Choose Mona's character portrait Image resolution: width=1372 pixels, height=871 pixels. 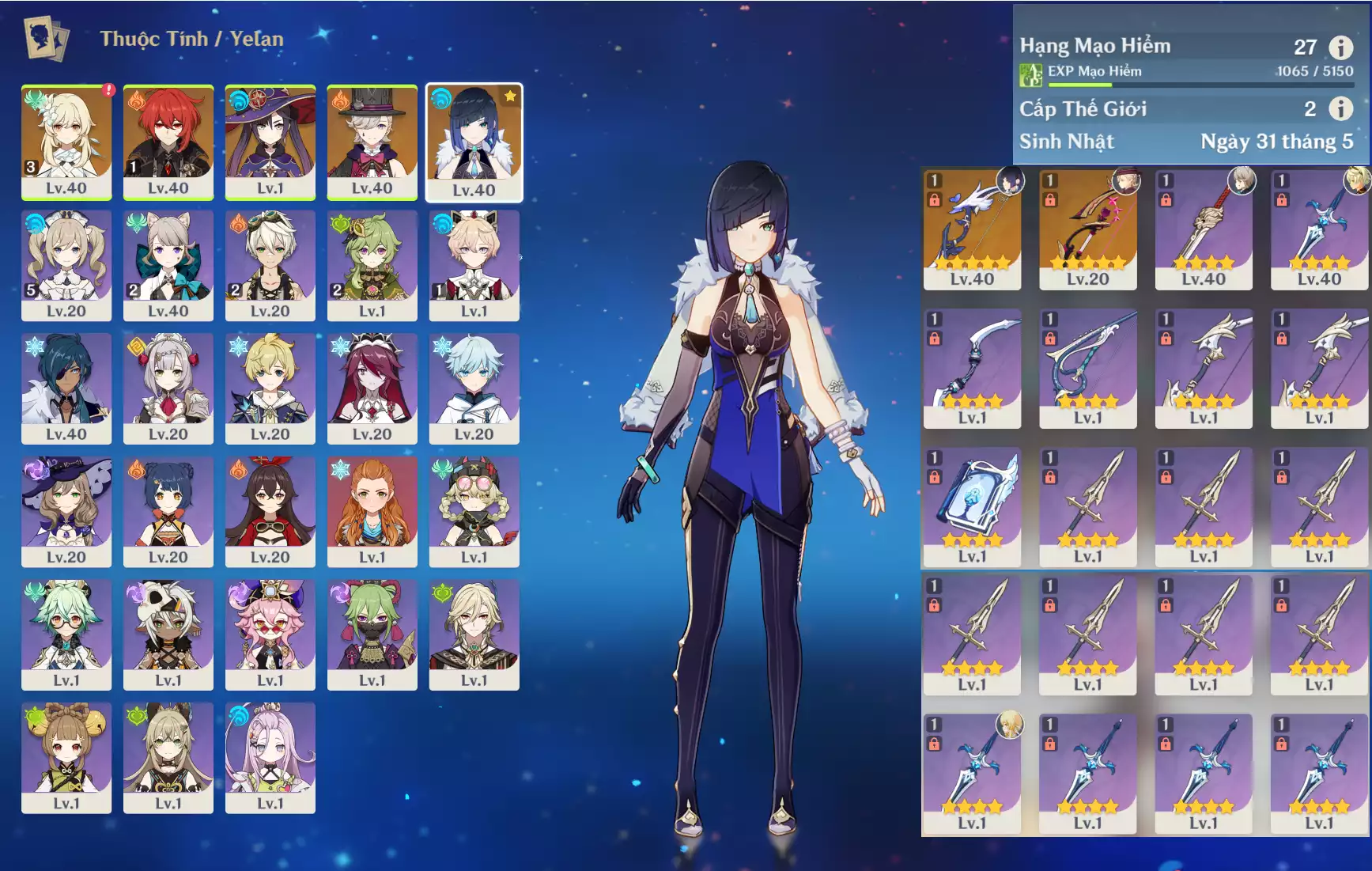[270, 141]
